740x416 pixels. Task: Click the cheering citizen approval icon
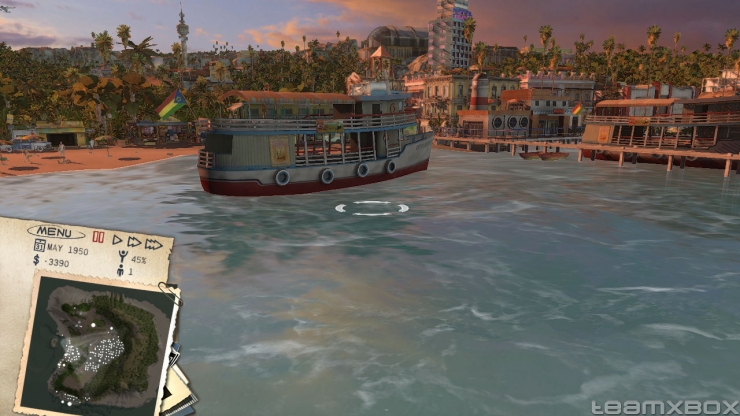coord(123,258)
